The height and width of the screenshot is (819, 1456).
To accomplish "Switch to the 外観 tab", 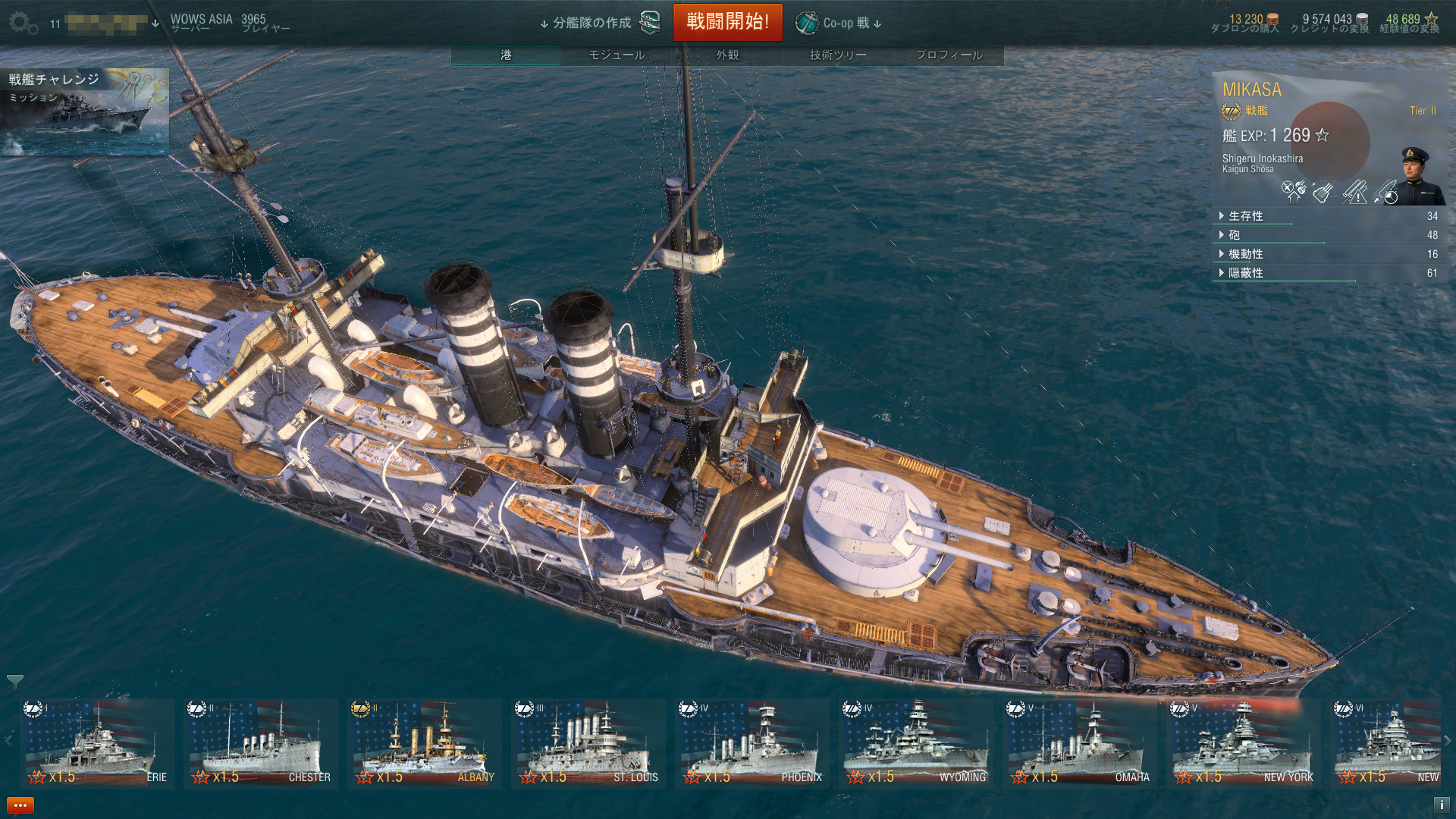I will click(x=727, y=55).
